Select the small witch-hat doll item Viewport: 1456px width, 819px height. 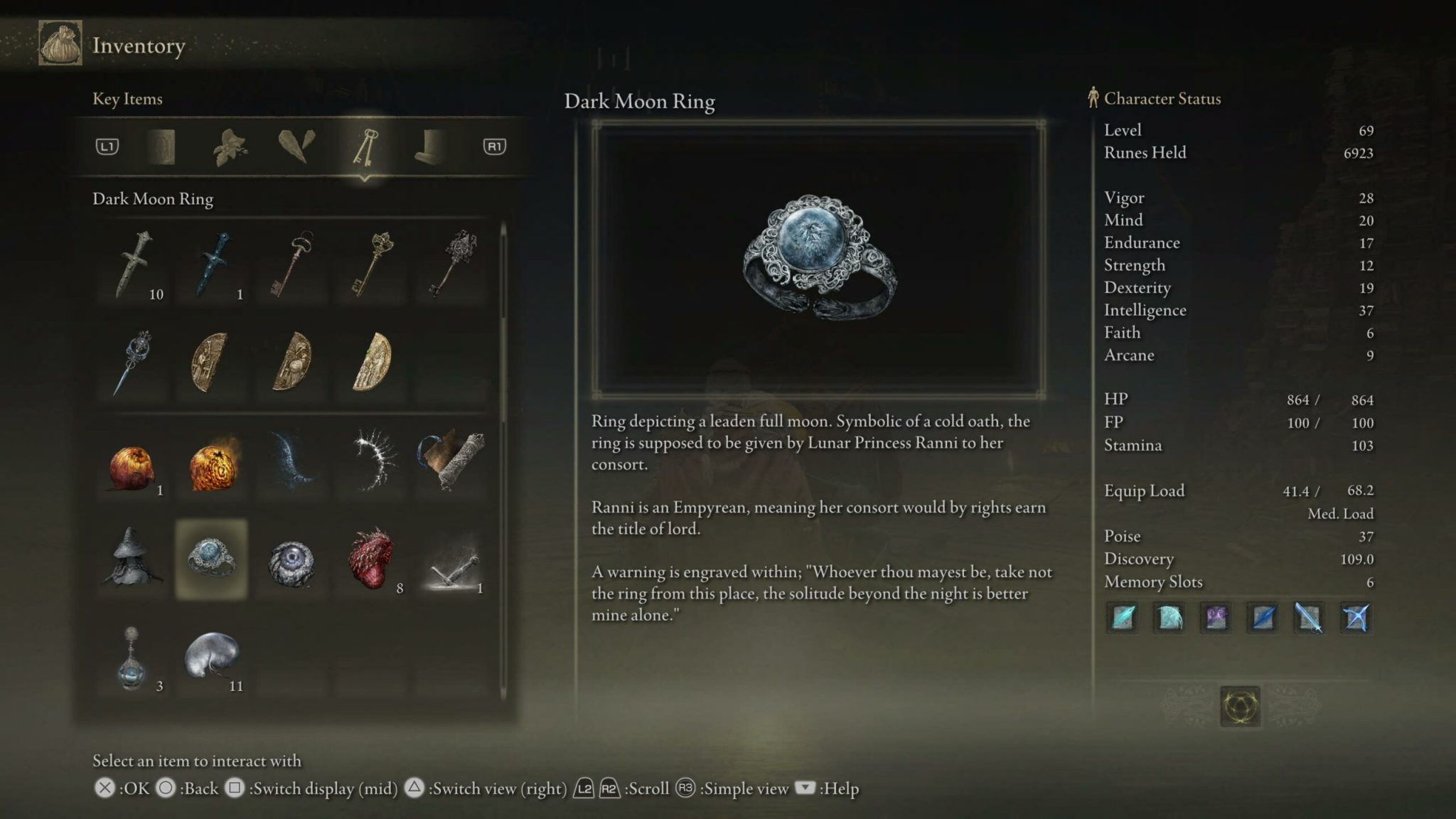click(134, 558)
